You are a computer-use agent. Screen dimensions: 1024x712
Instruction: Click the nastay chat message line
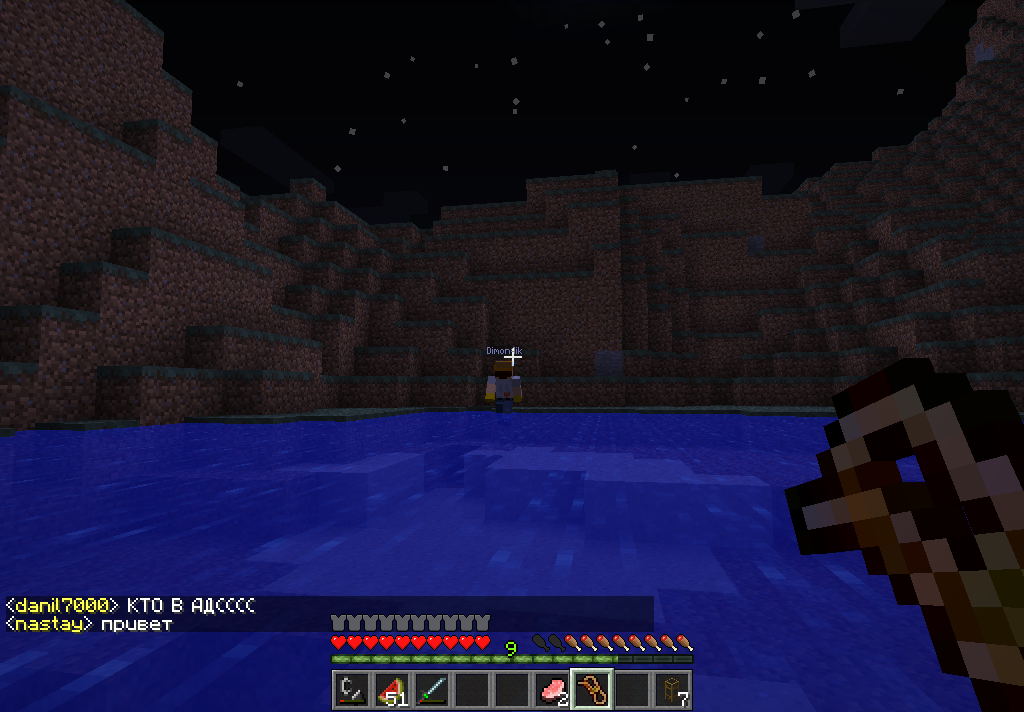(x=90, y=624)
